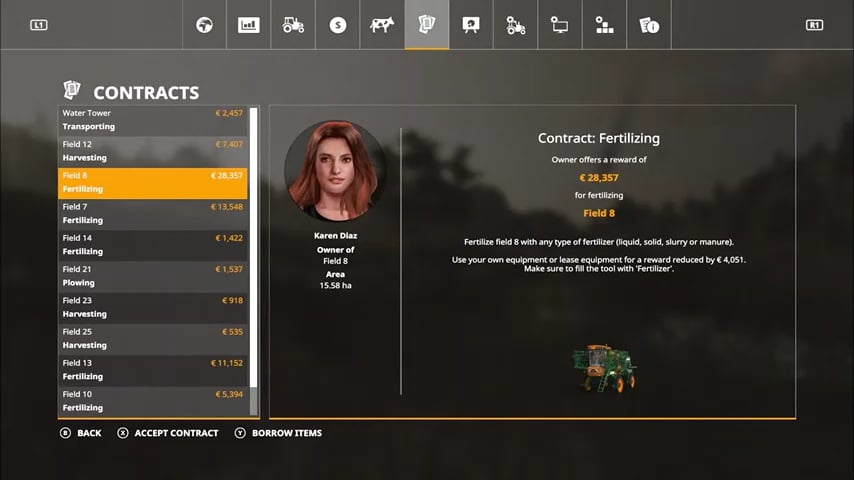
Task: Open the tractor vehicles tab
Action: pyautogui.click(x=293, y=25)
